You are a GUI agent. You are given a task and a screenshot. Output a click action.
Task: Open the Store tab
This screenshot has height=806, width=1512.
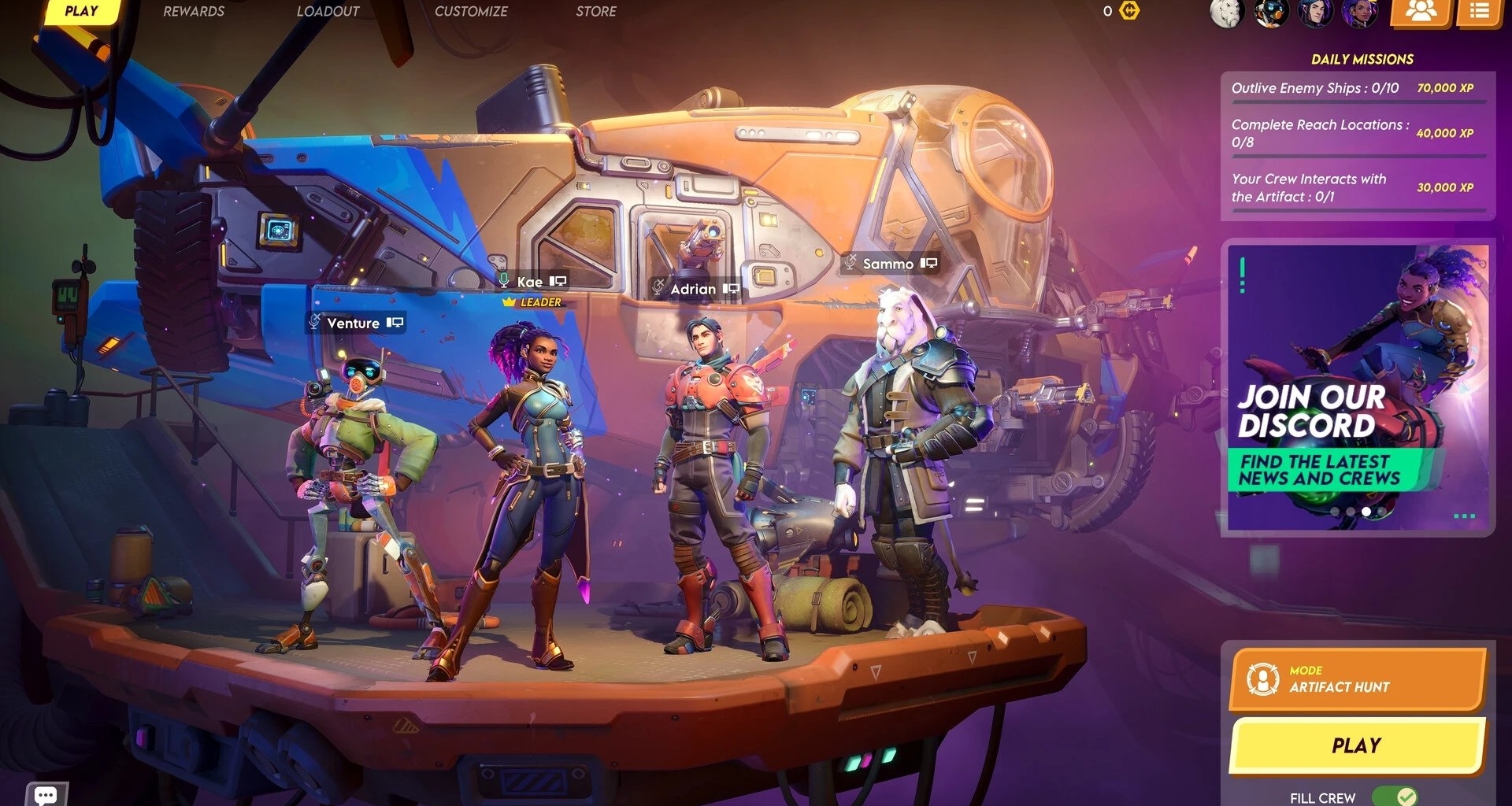(x=595, y=12)
